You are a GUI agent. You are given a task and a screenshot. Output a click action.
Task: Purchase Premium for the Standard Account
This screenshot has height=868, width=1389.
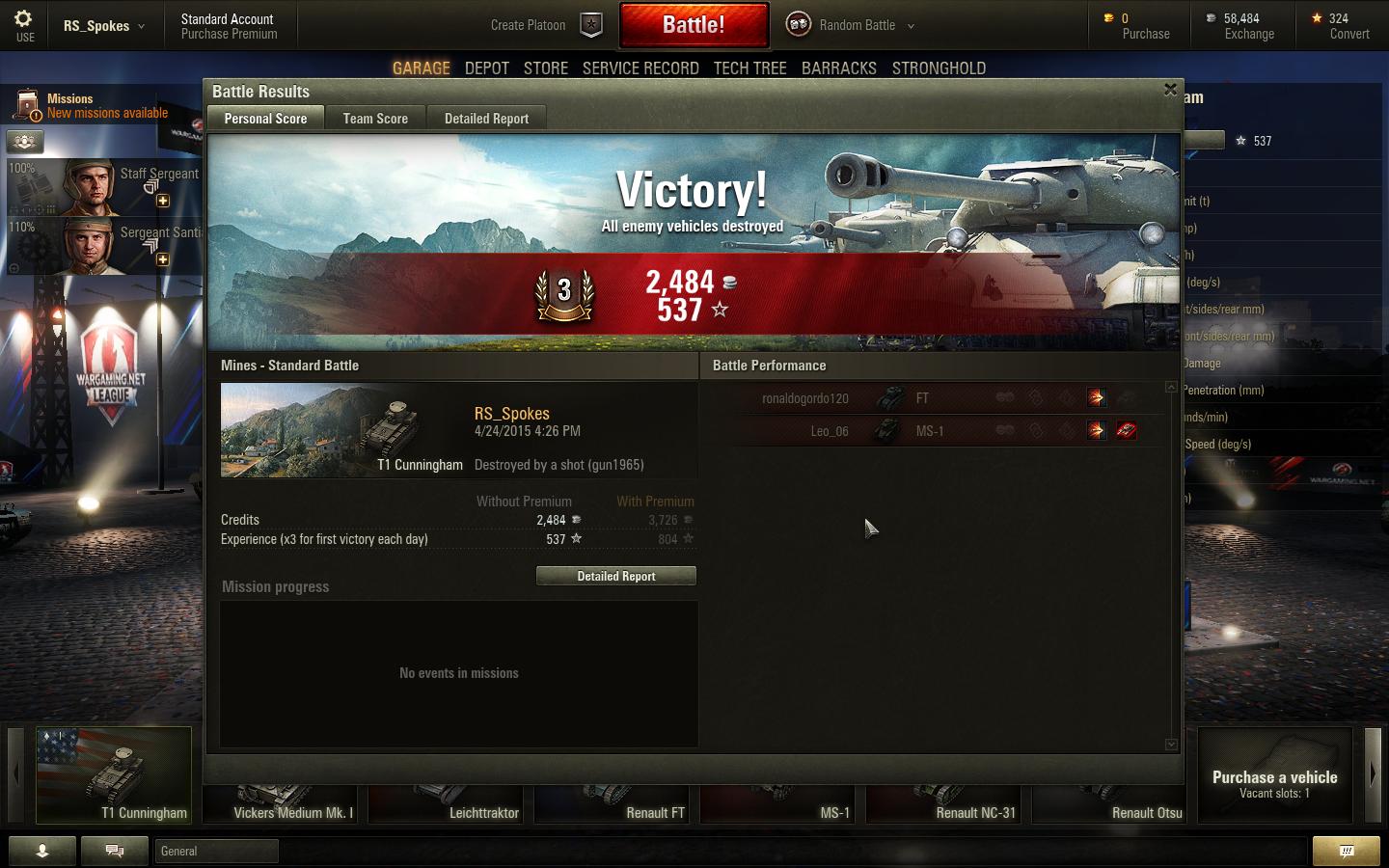[x=229, y=34]
